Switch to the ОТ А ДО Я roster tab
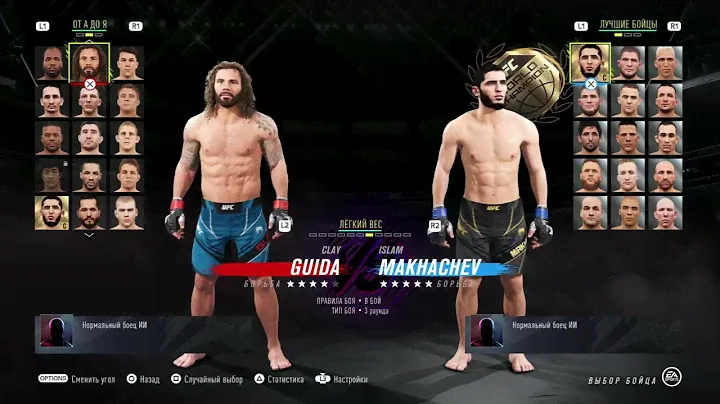720x404 pixels. click(89, 24)
